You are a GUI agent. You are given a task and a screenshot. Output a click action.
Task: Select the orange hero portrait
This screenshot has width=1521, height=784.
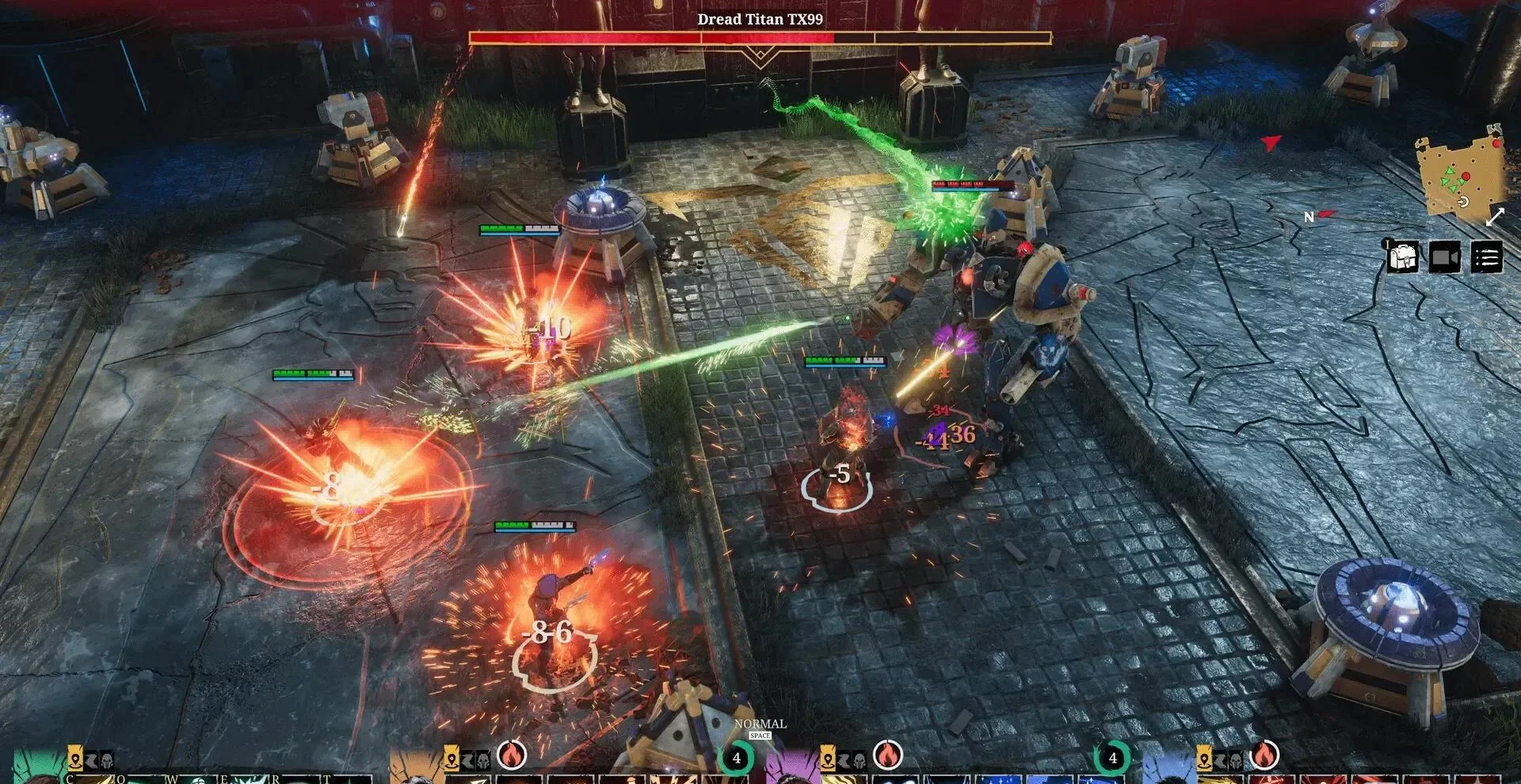tap(412, 770)
